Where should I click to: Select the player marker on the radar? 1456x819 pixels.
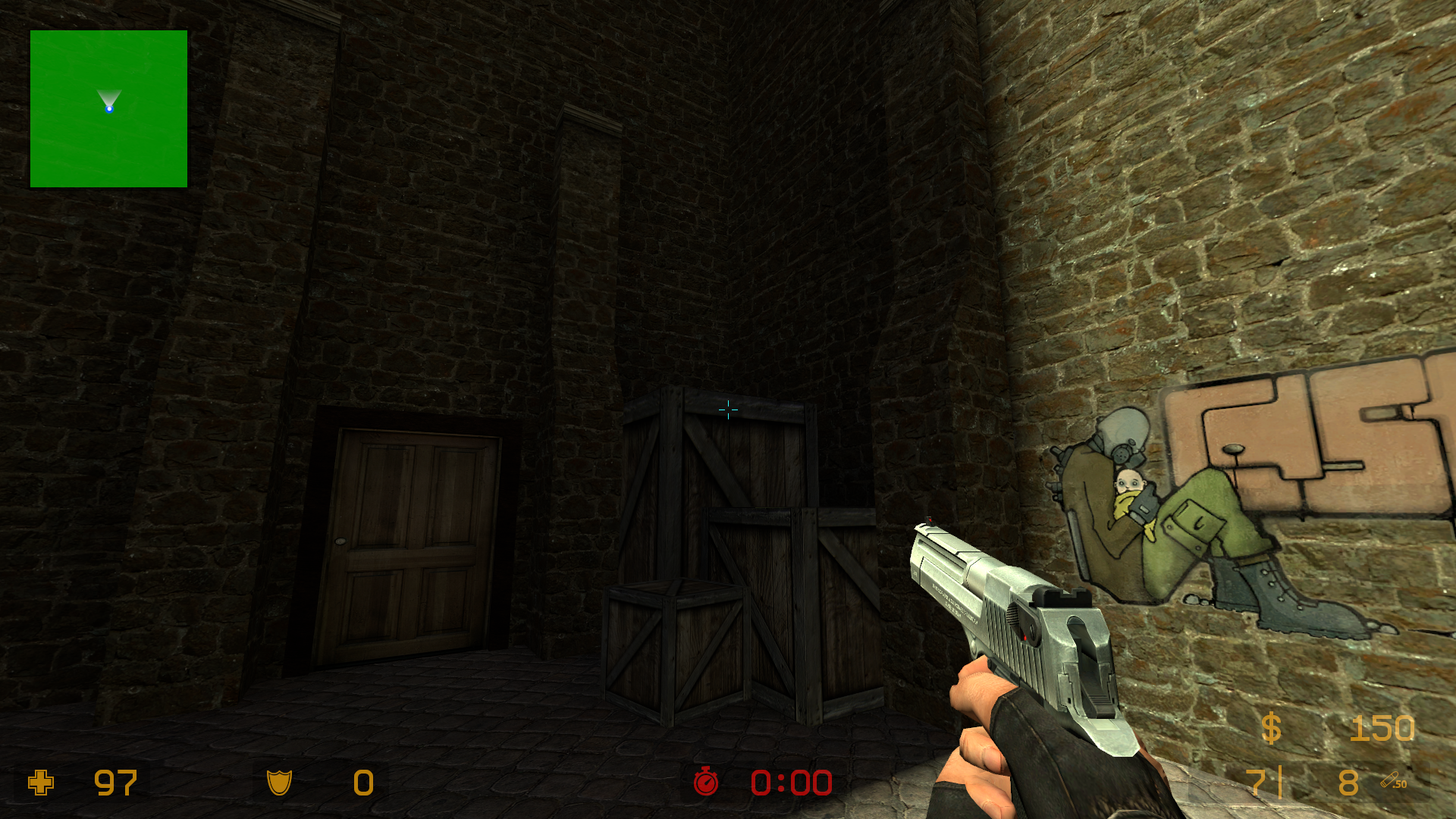point(109,109)
